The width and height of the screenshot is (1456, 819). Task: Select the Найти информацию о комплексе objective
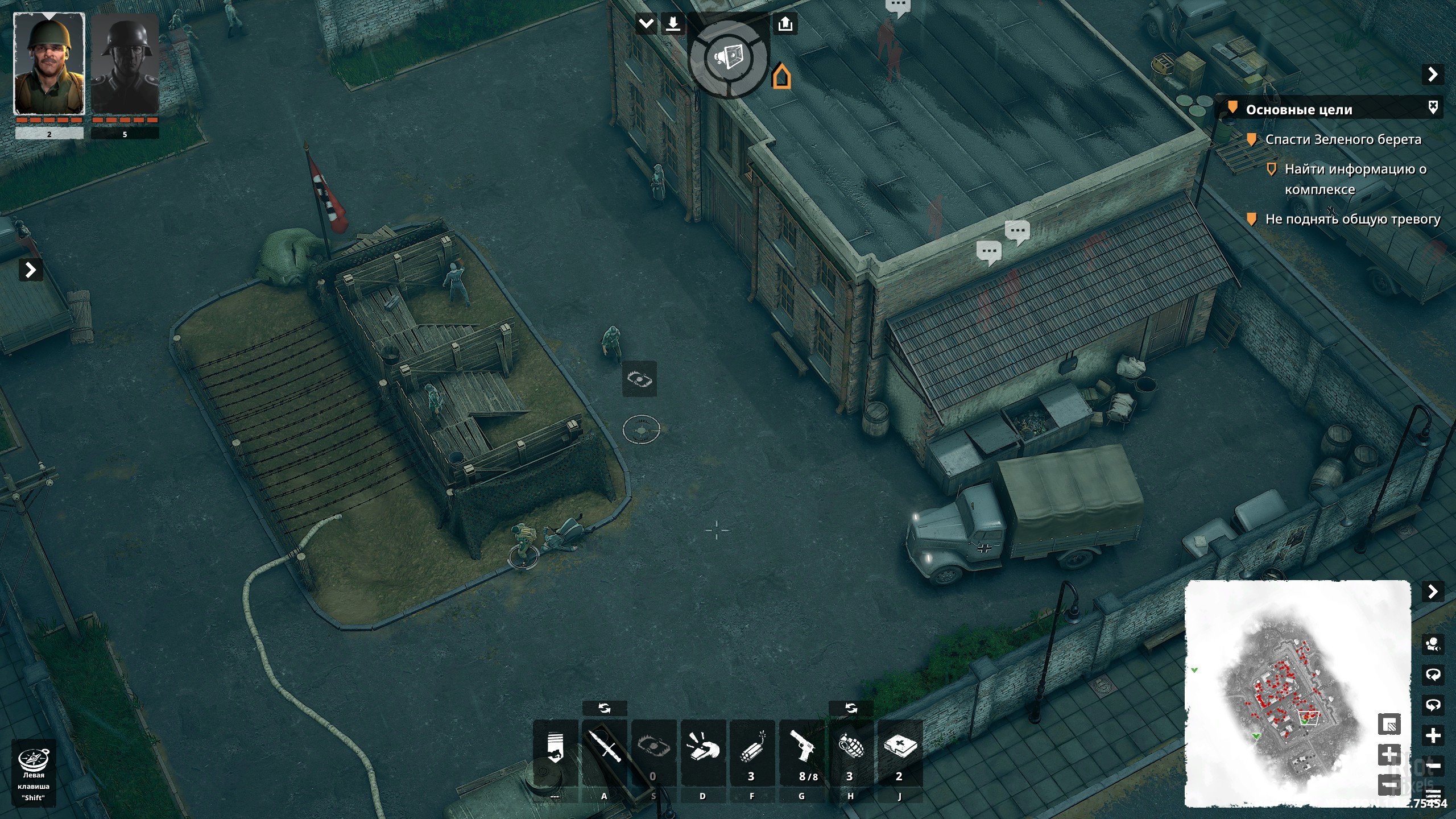[x=1355, y=179]
